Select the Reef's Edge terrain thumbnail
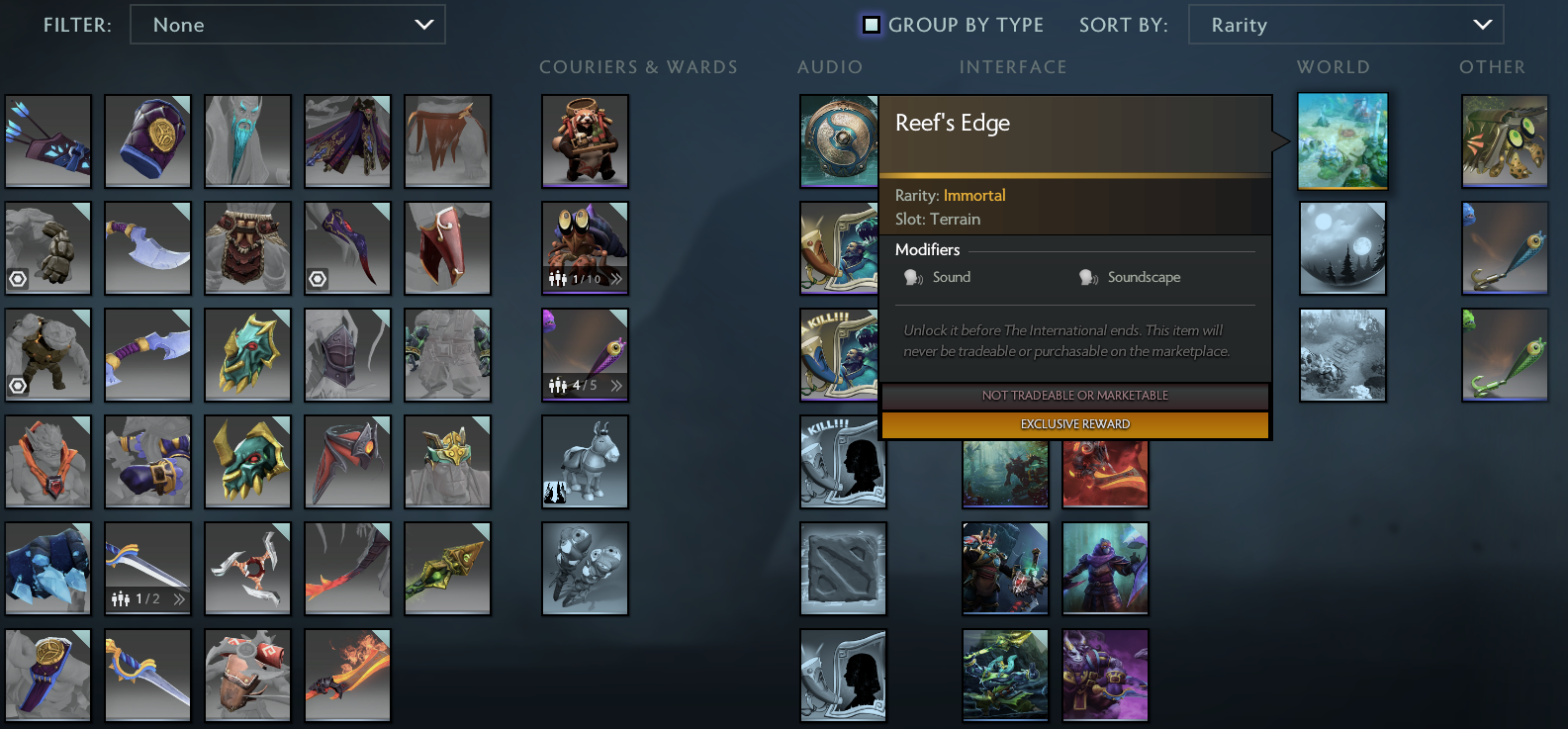This screenshot has height=729, width=1568. 1342,141
